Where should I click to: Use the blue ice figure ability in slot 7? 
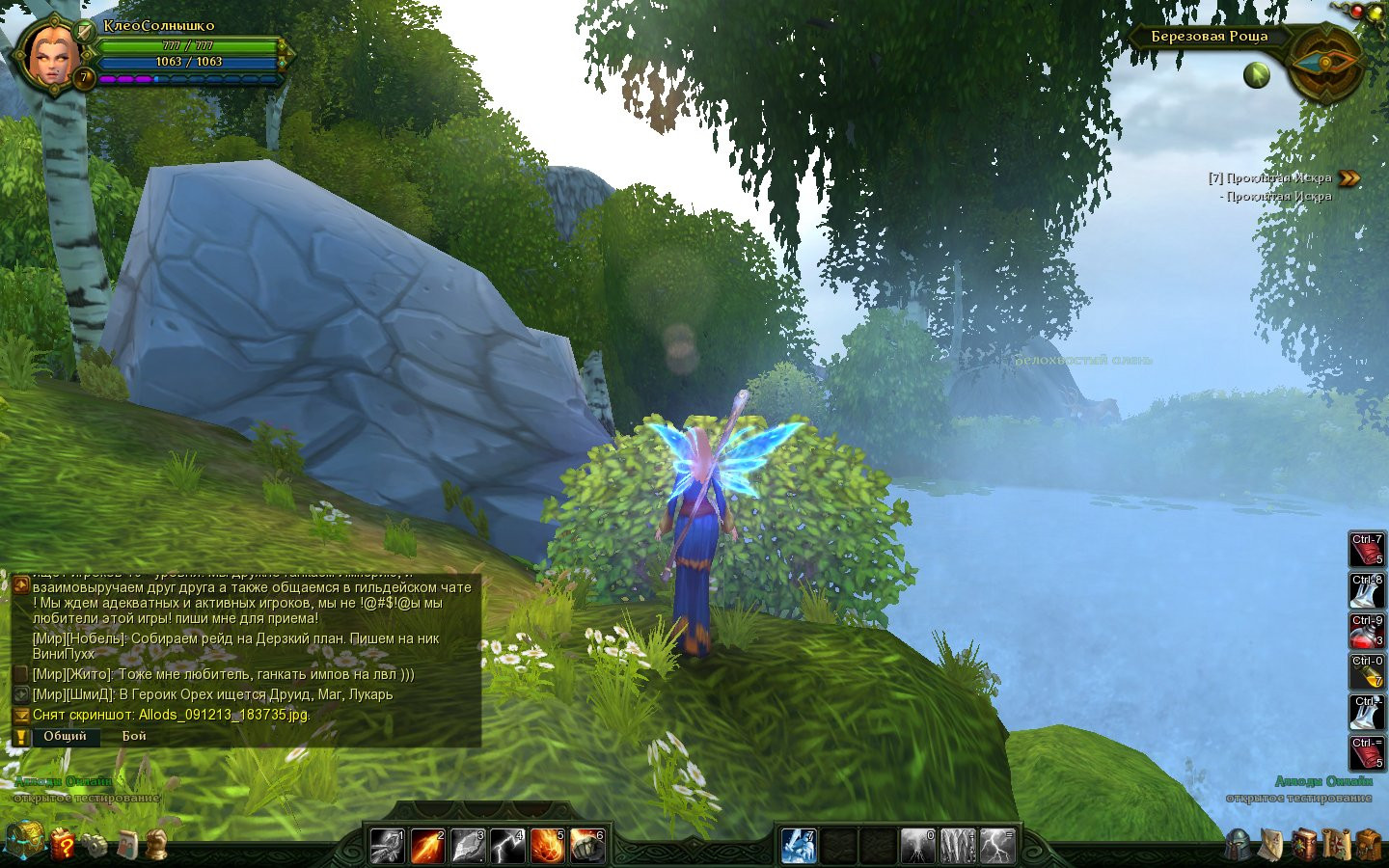point(799,846)
